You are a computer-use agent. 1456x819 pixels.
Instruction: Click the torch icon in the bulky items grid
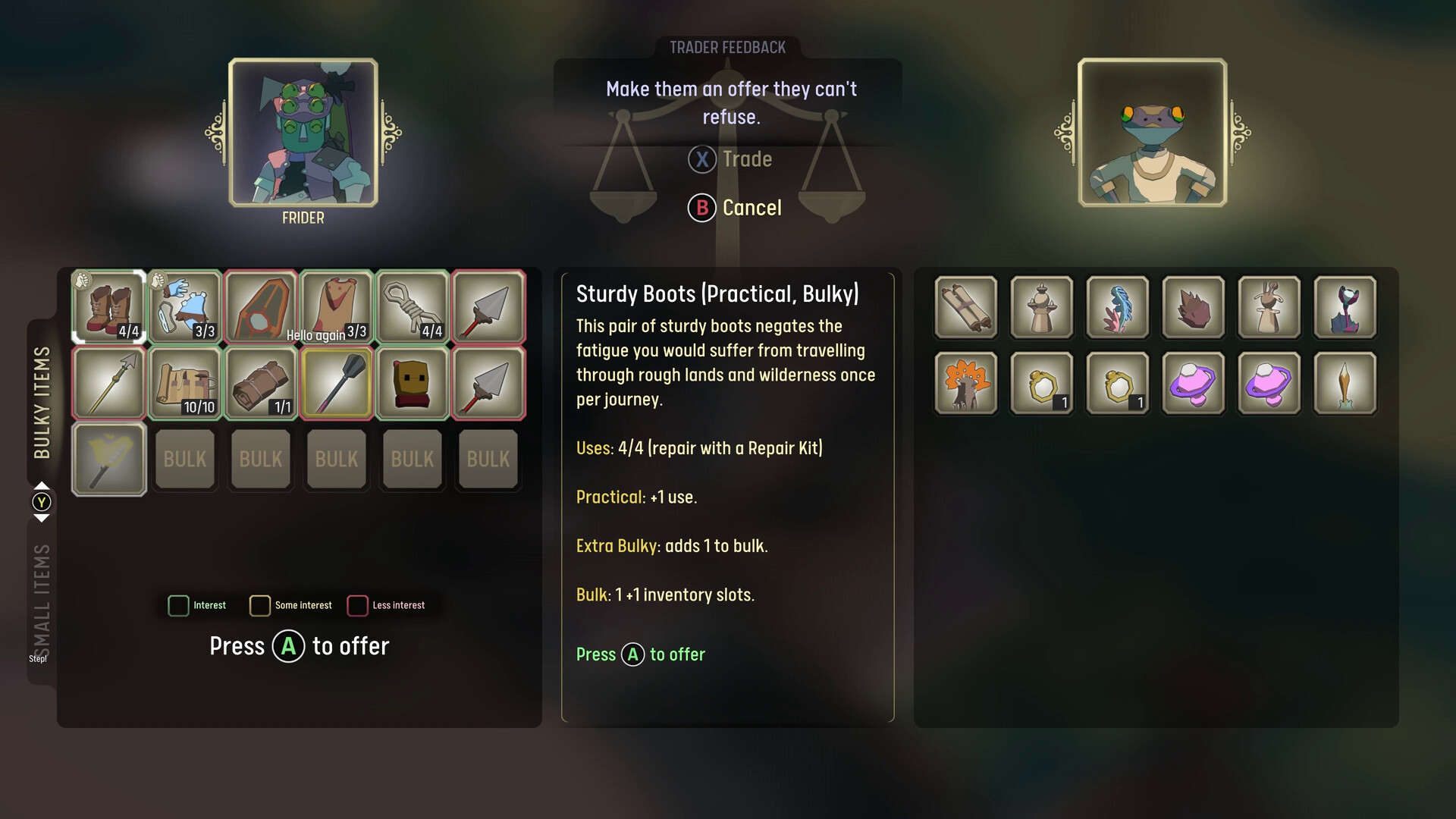click(x=108, y=459)
